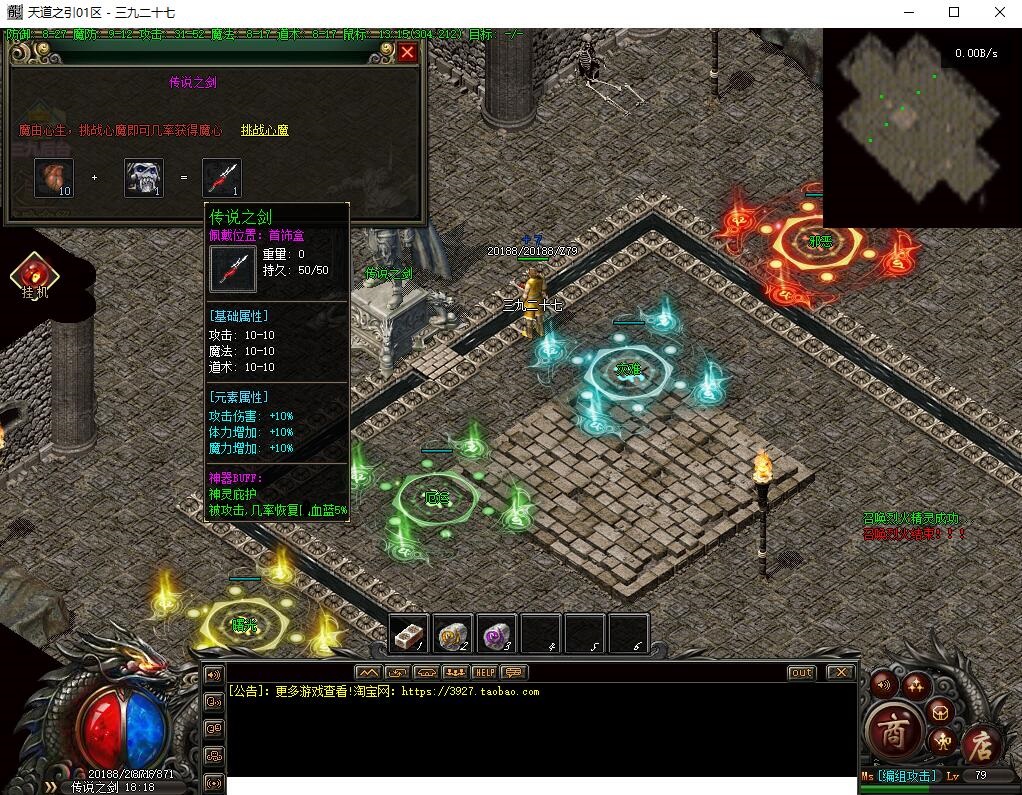Viewport: 1022px width, 795px height.
Task: Use the brick item in hotbar slot 1
Action: [x=409, y=633]
